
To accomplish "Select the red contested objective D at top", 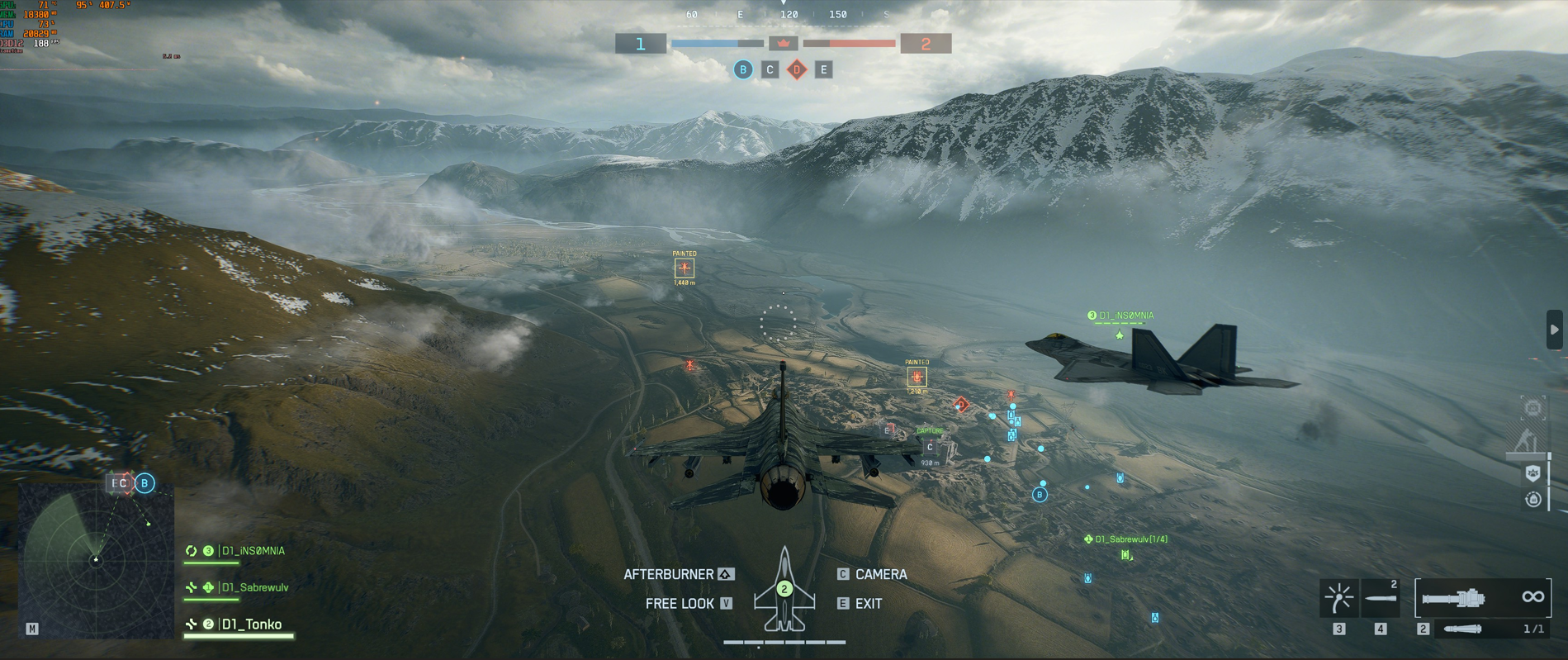I will [797, 70].
